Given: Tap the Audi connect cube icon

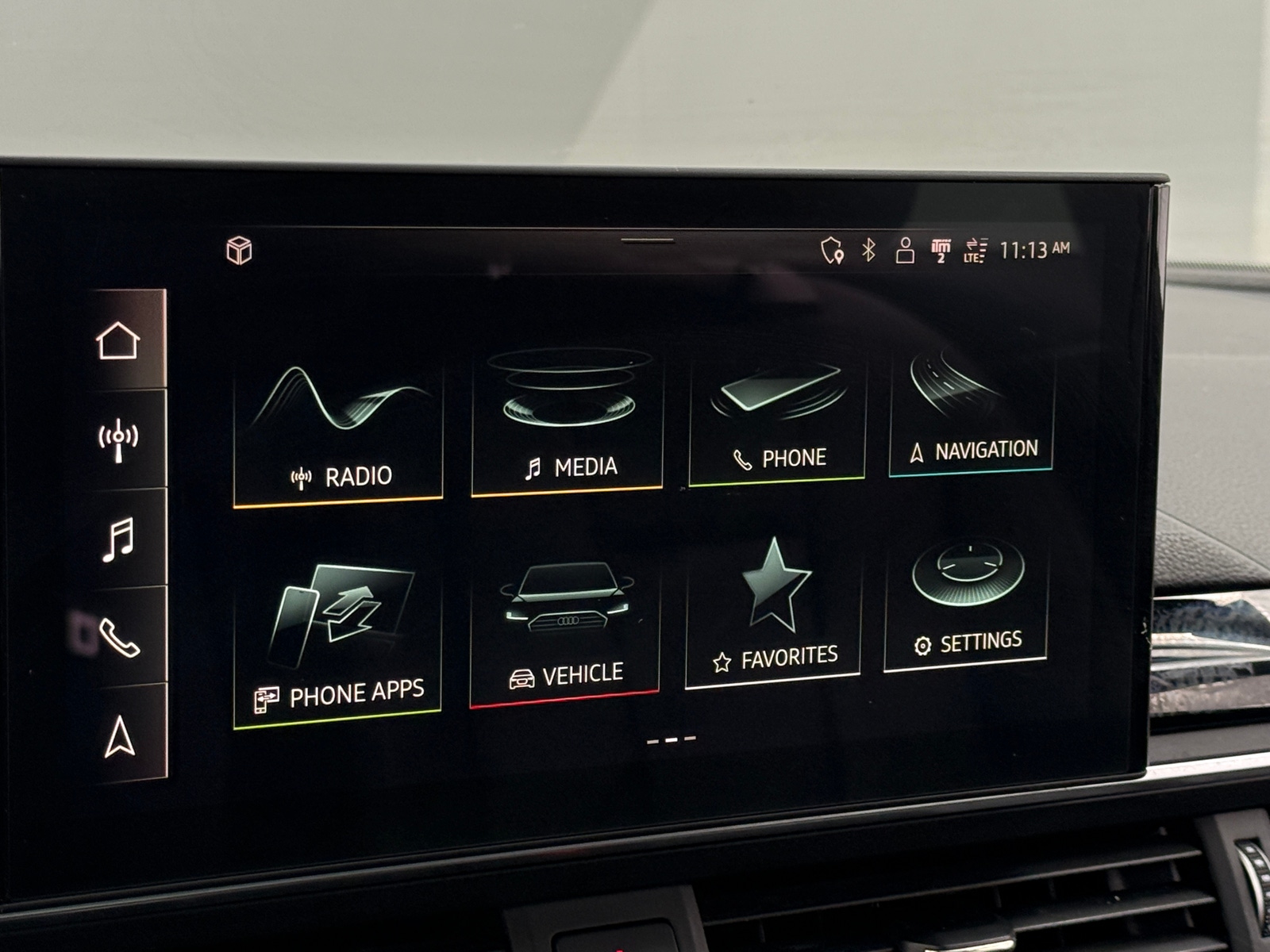Looking at the screenshot, I should [240, 251].
